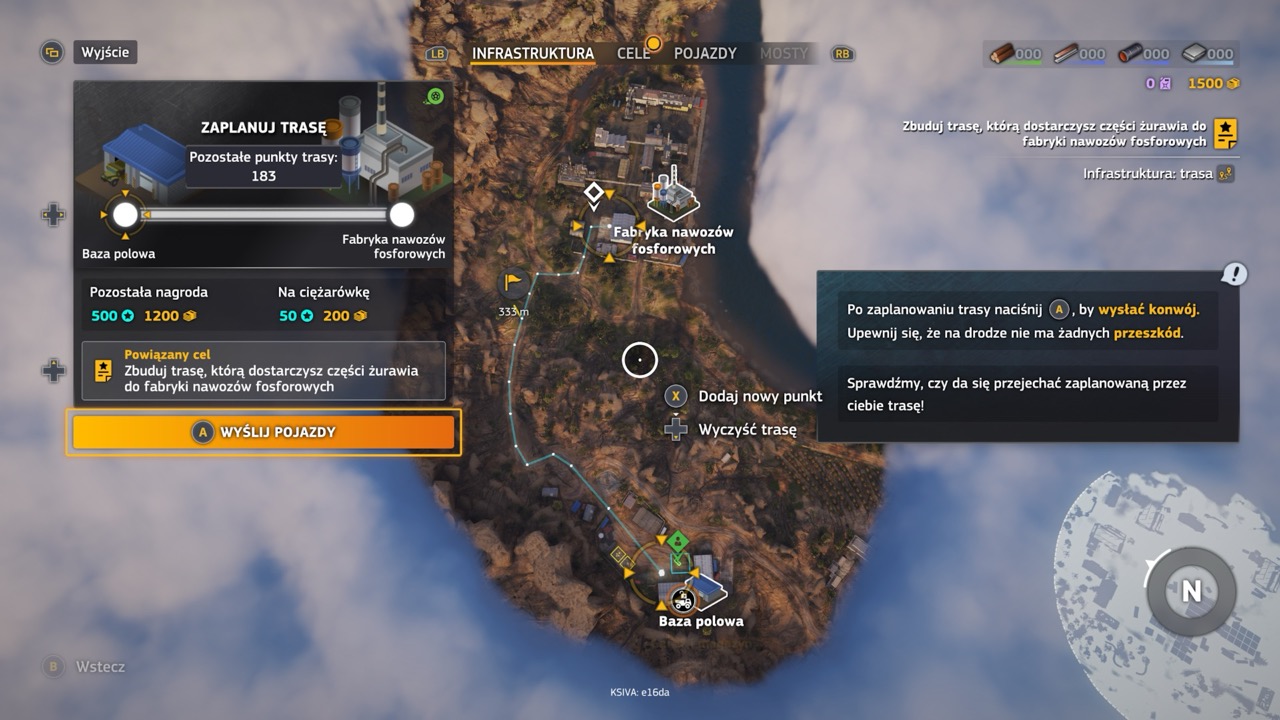The height and width of the screenshot is (720, 1280).
Task: Switch to the Infrastruktura tab
Action: click(532, 53)
